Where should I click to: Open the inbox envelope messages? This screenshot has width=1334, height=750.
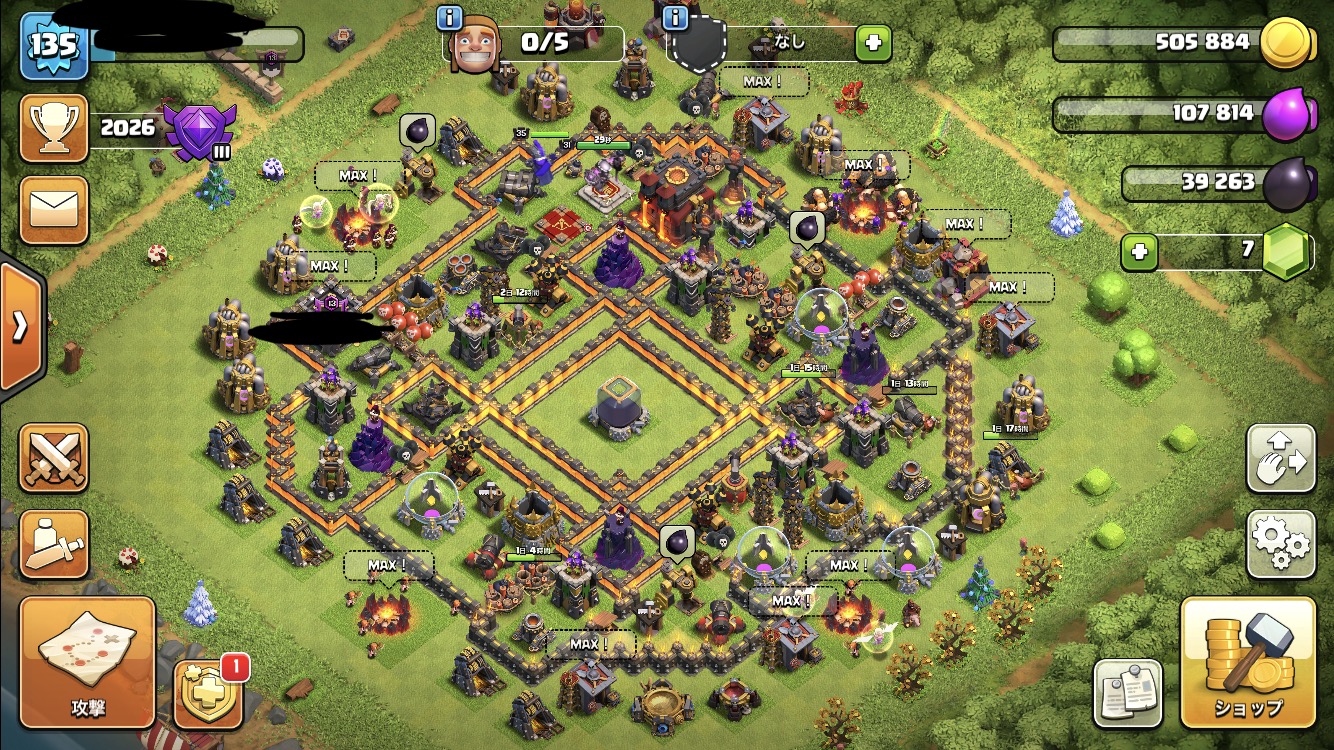tap(54, 210)
